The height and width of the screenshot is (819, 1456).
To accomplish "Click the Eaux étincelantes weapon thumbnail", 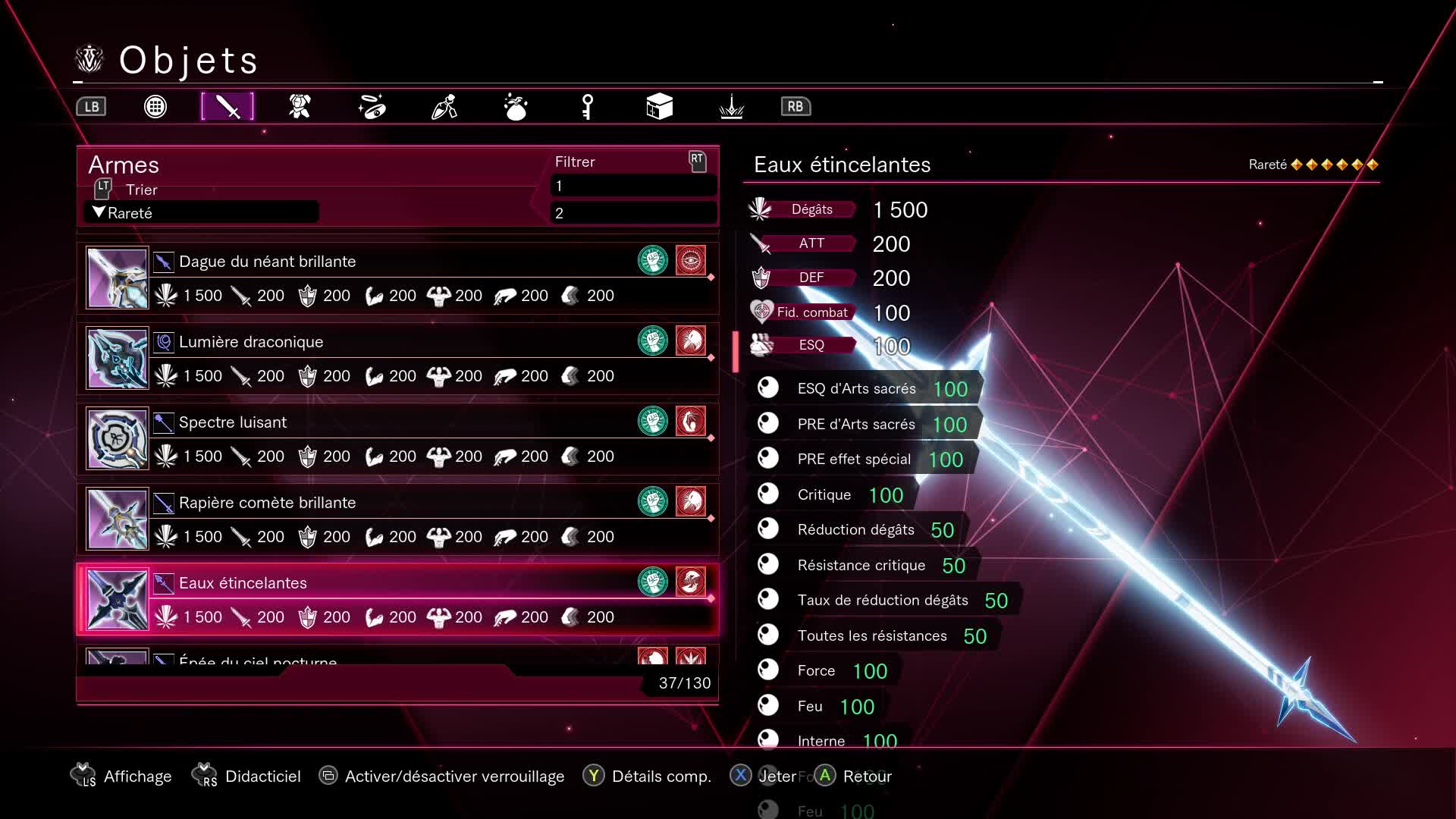I will [x=118, y=600].
